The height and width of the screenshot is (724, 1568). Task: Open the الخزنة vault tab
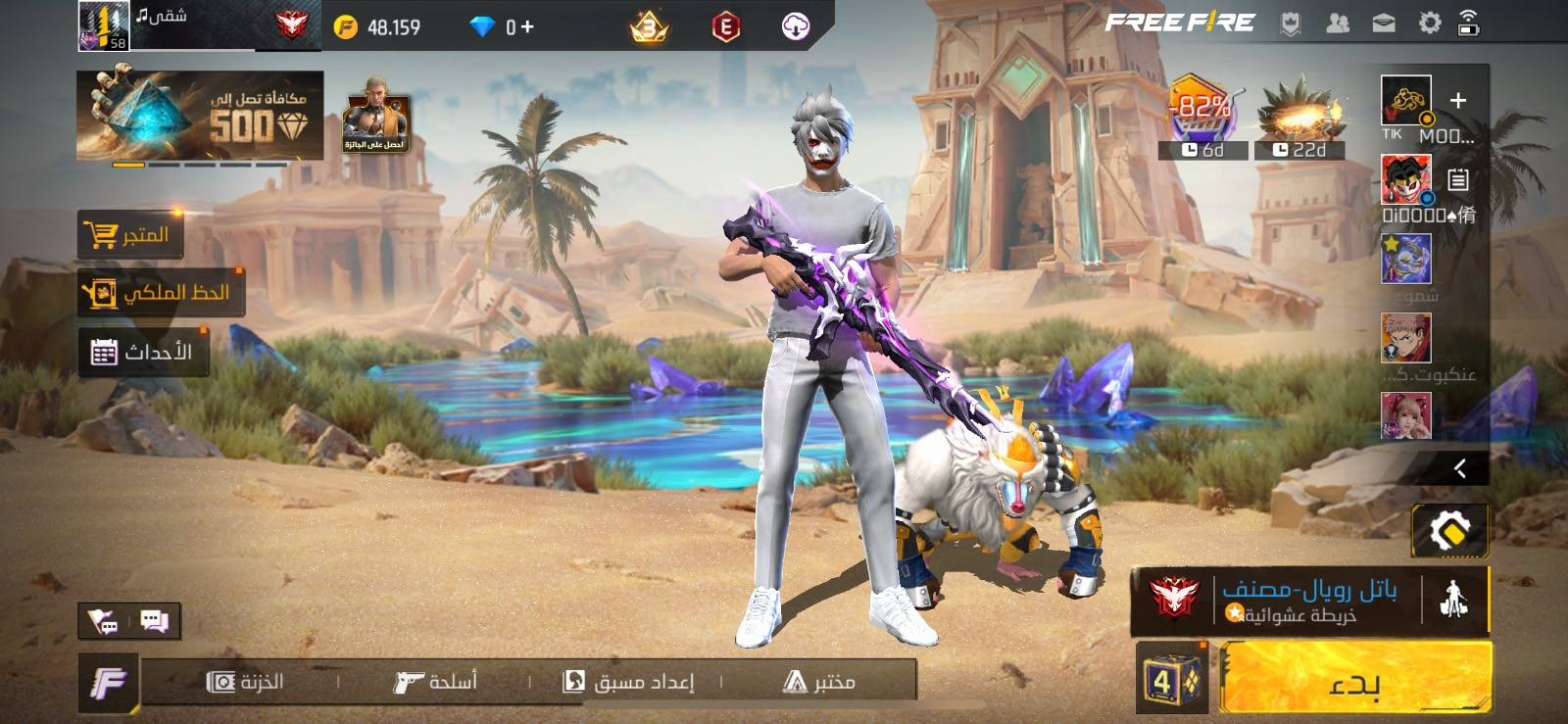tap(245, 682)
